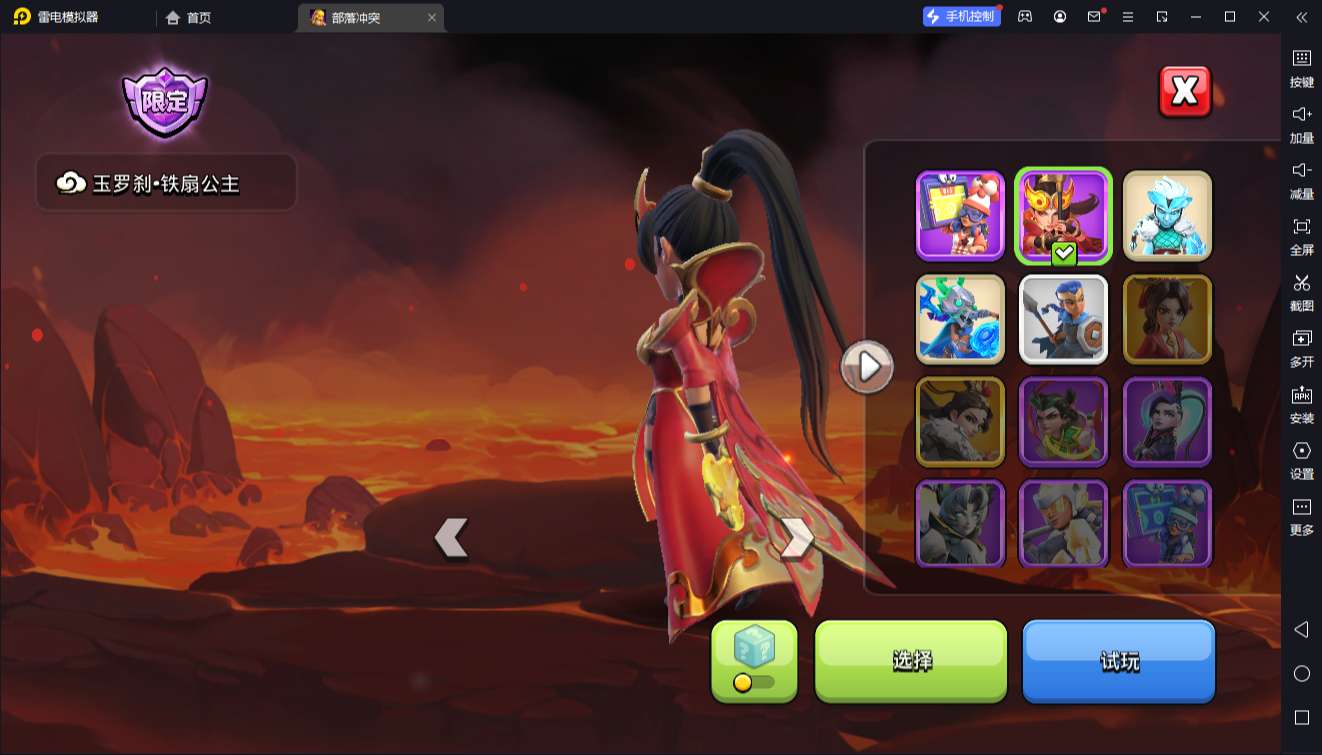Click the purple 限定 badge

click(164, 101)
